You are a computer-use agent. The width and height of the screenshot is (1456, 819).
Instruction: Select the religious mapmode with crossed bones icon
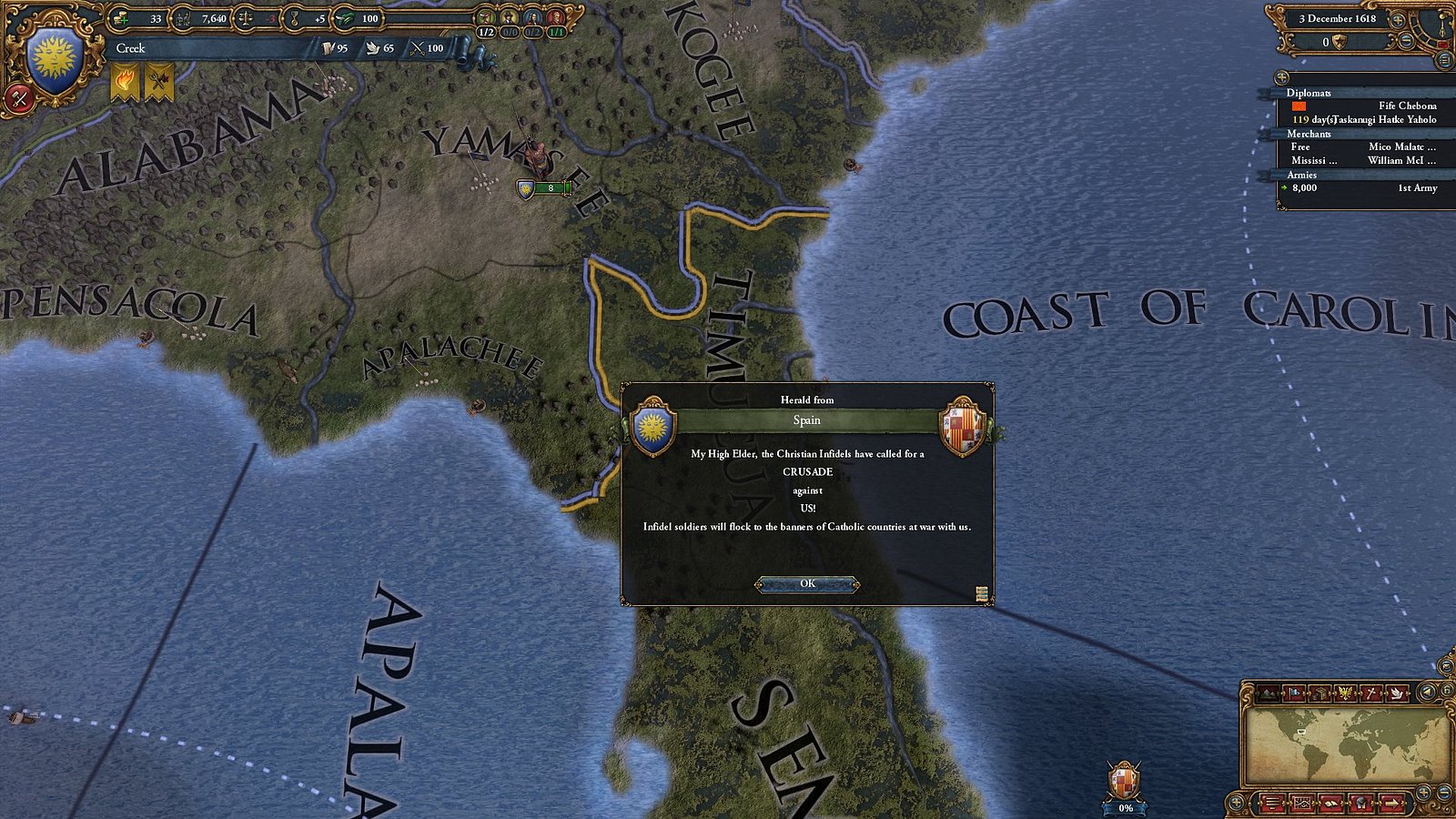(x=1370, y=693)
